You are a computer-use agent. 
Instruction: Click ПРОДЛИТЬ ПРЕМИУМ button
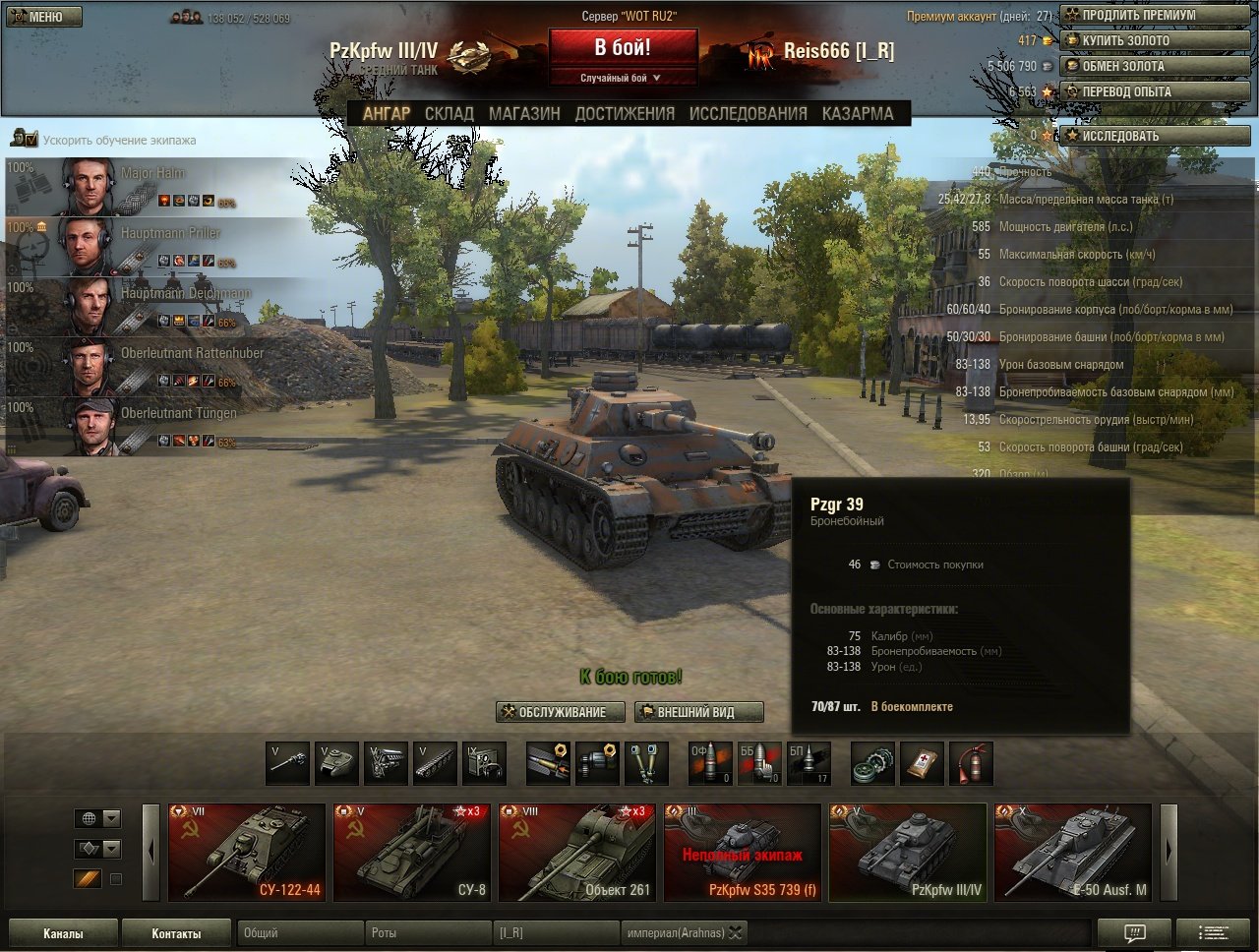(x=1154, y=15)
